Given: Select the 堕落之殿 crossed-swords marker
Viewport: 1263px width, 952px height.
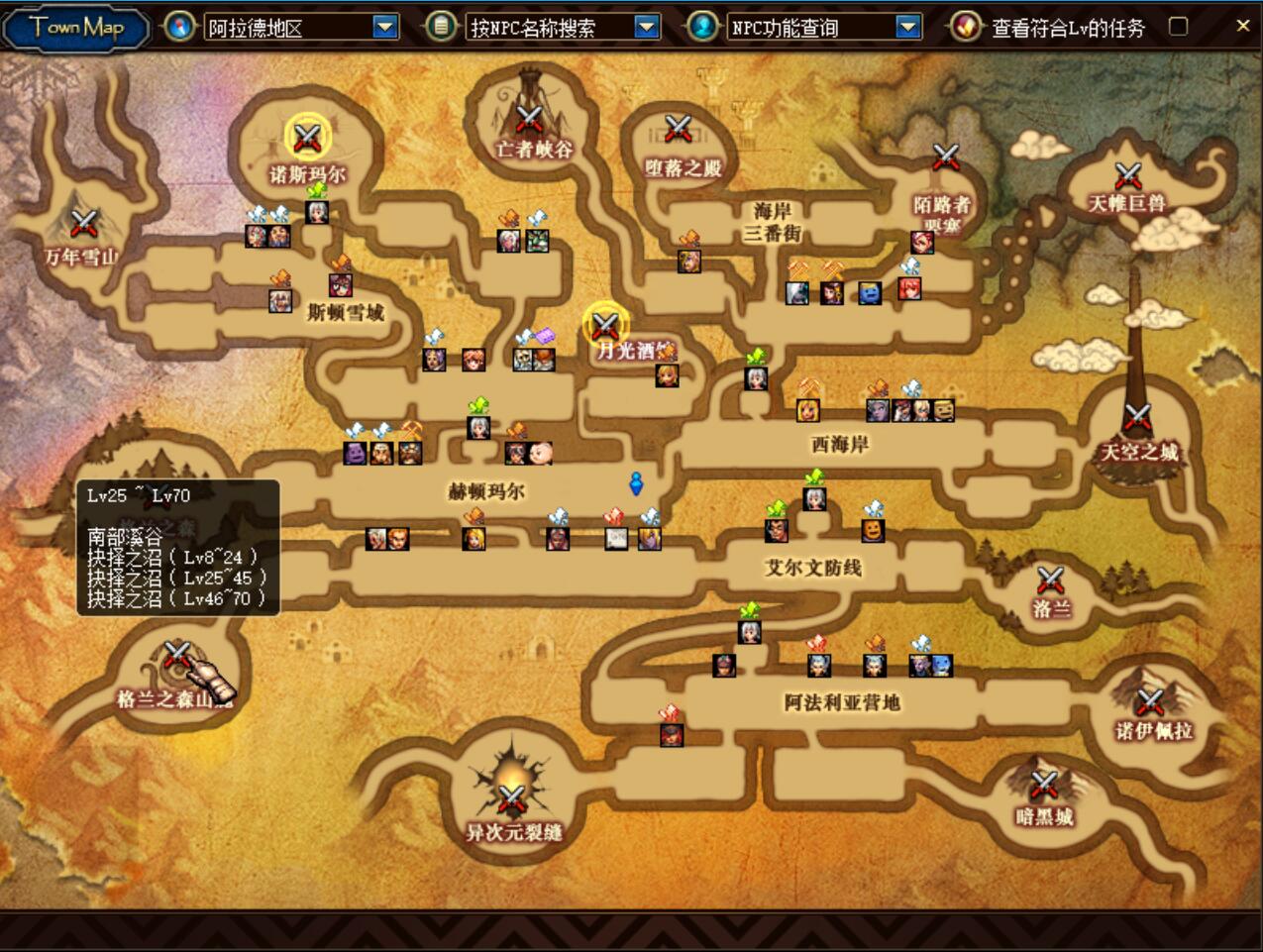Looking at the screenshot, I should 678,129.
